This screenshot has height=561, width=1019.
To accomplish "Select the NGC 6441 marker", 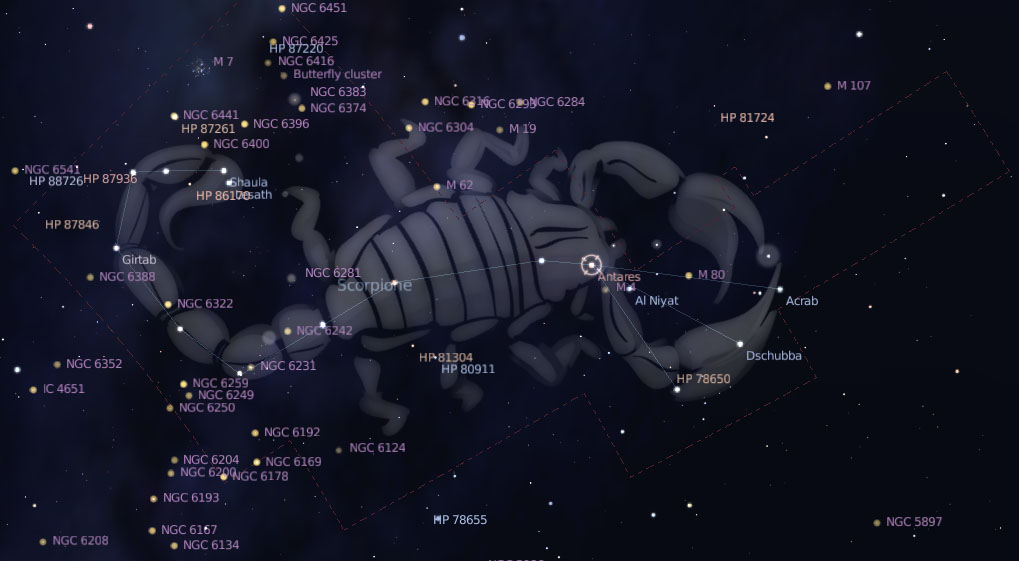I will 174,116.
